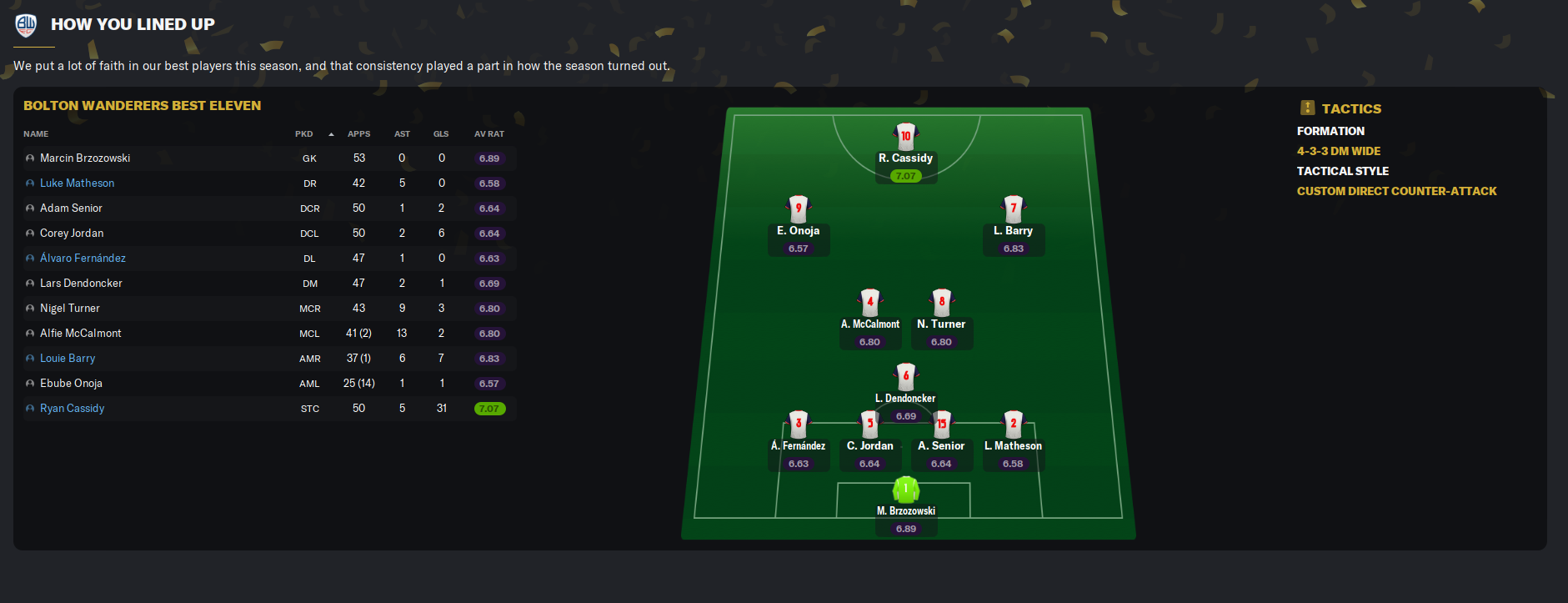The height and width of the screenshot is (603, 1568).
Task: Select Ebube Onoja's row name
Action: [71, 384]
